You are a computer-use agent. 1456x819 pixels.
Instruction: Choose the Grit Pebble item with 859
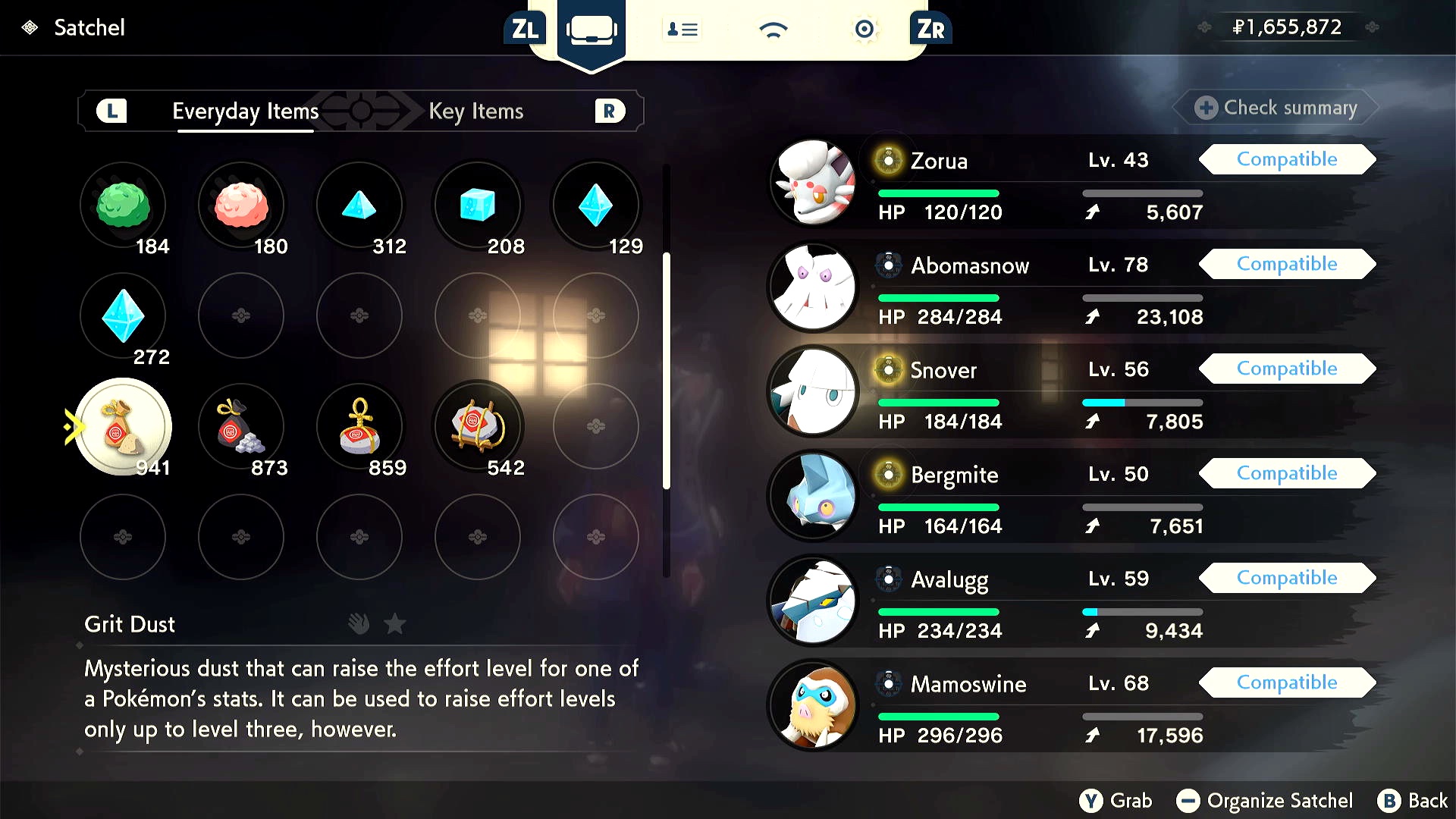359,427
